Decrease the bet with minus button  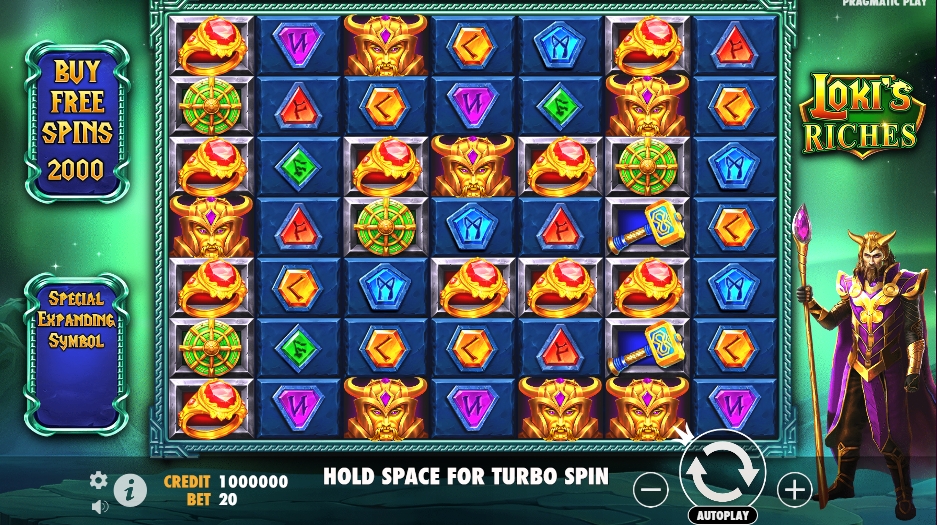tap(651, 489)
